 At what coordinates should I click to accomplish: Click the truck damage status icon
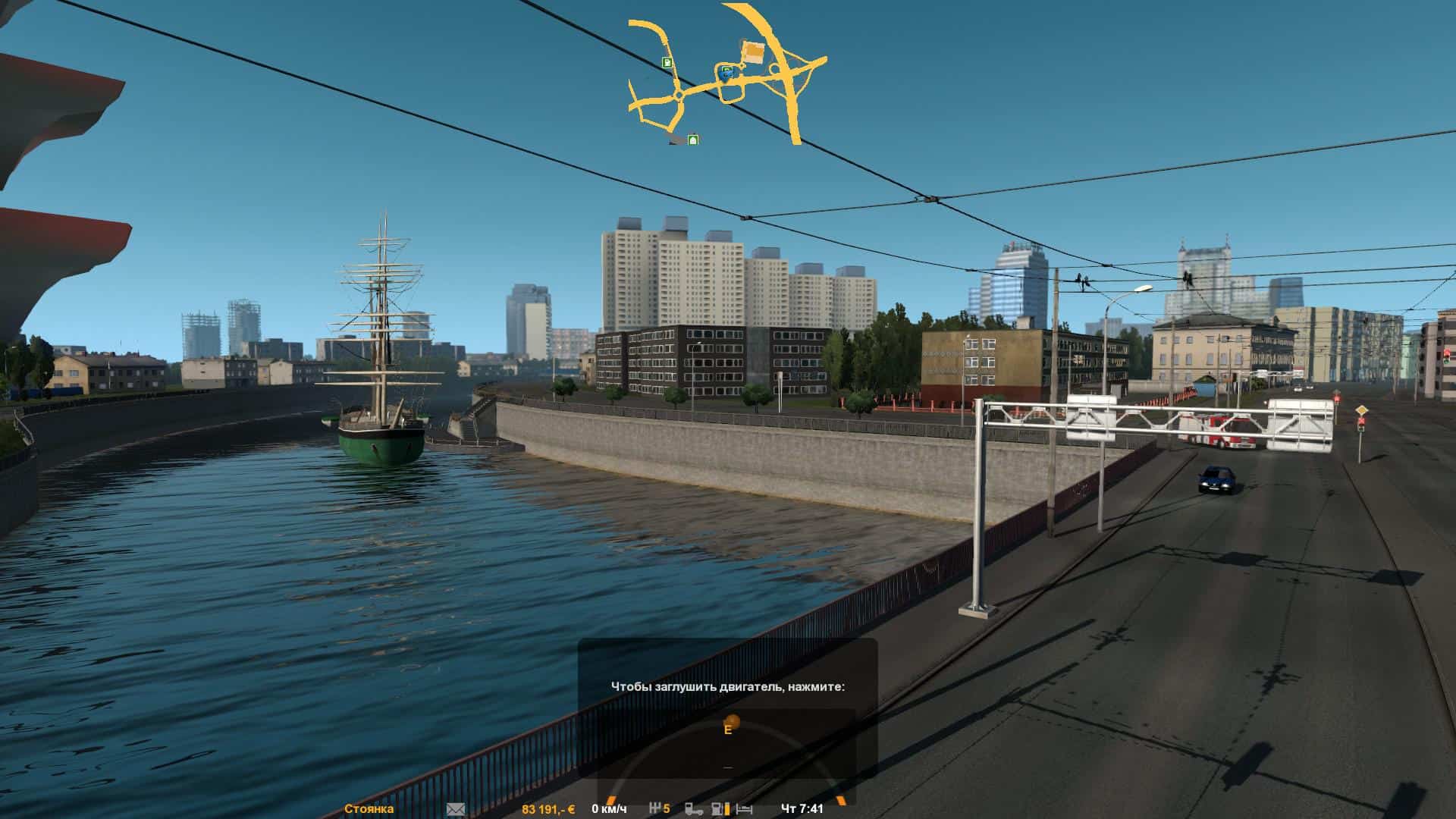[693, 809]
